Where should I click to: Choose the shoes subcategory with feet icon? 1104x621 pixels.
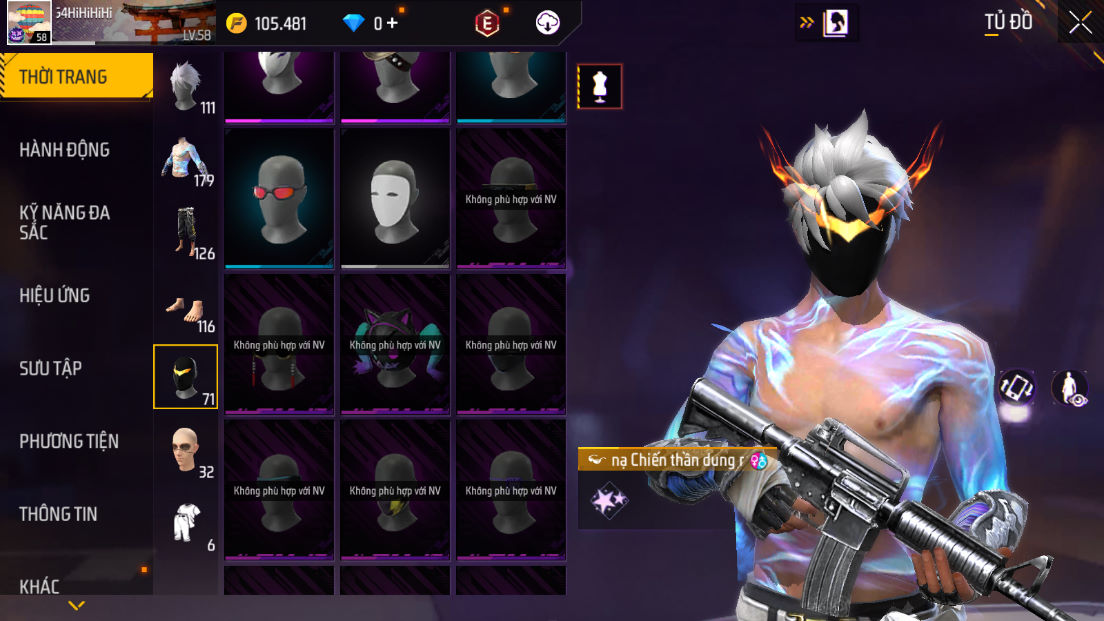(185, 306)
